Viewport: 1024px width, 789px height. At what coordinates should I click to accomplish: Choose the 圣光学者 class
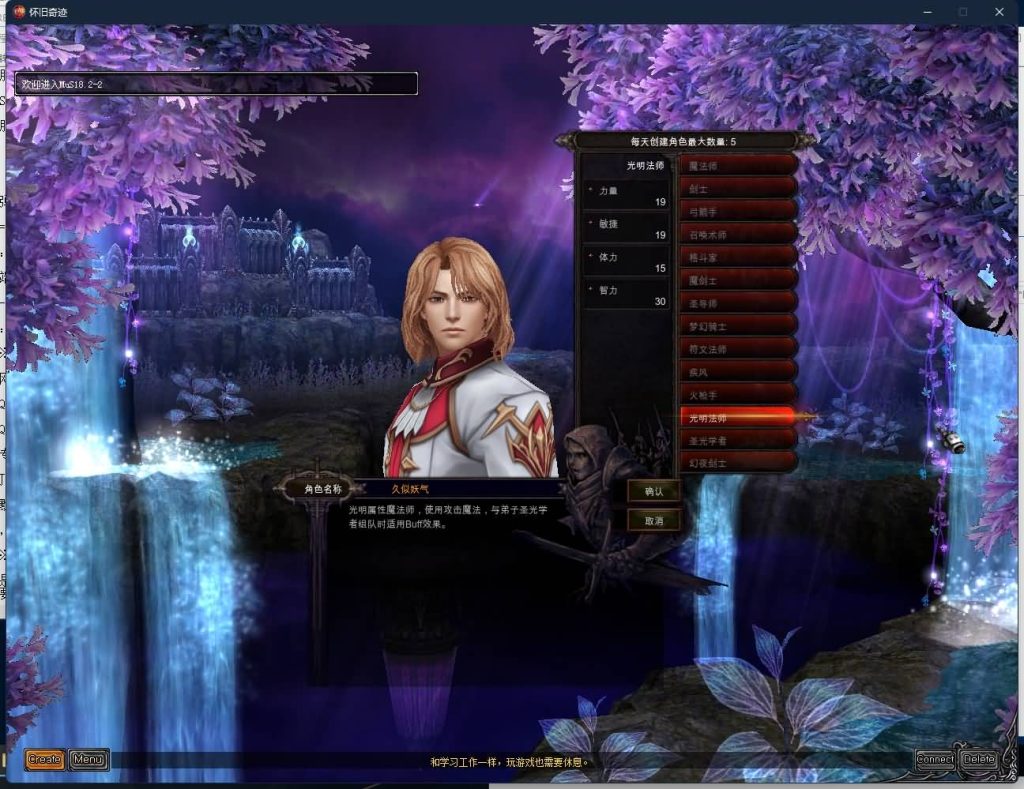(738, 440)
